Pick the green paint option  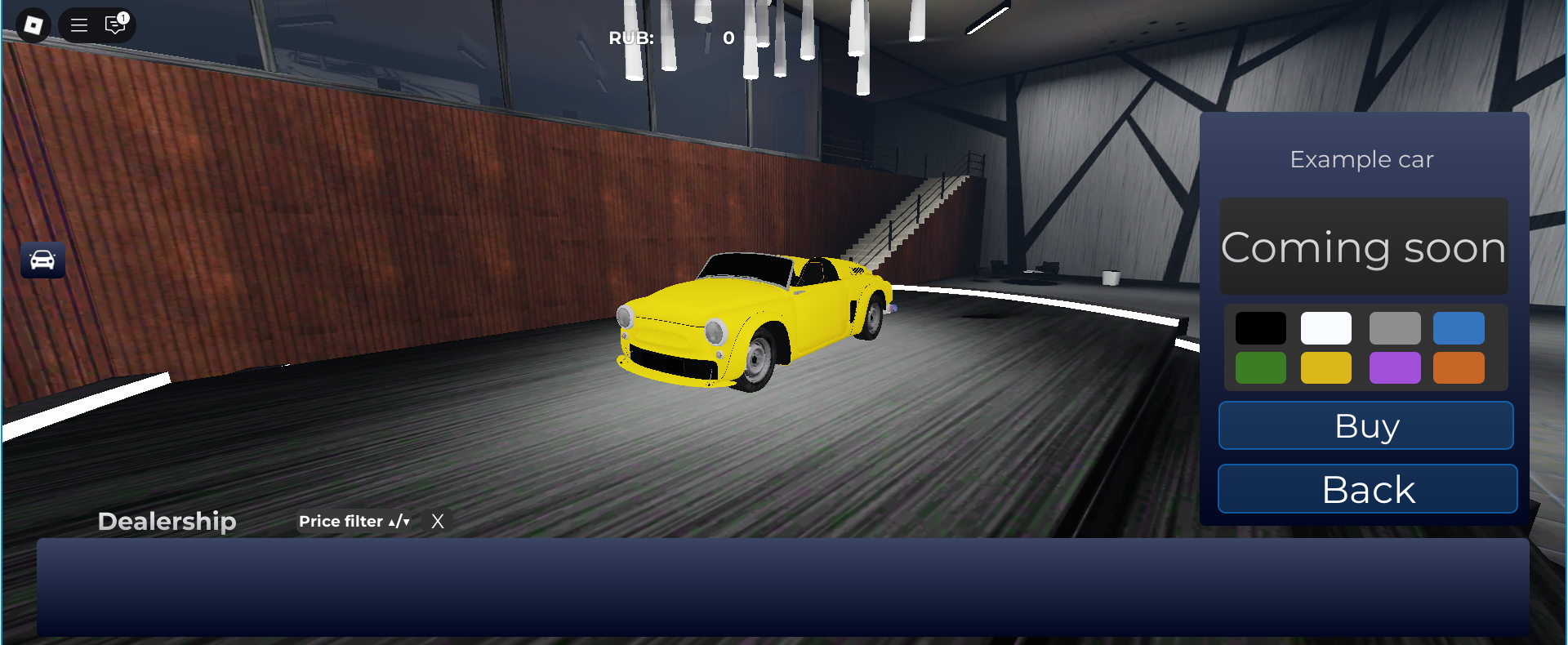click(x=1261, y=367)
